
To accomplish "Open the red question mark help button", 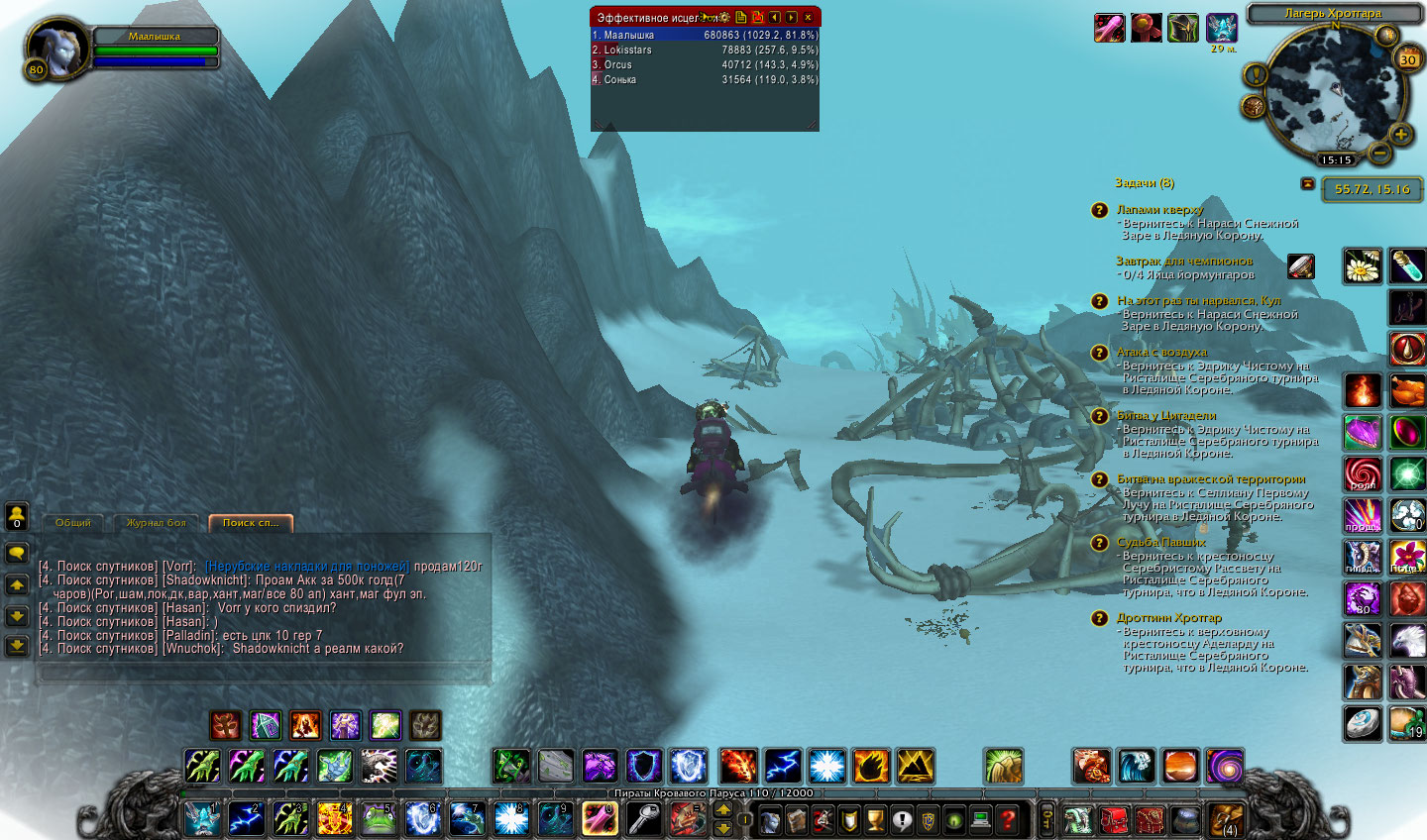I will point(1007,819).
